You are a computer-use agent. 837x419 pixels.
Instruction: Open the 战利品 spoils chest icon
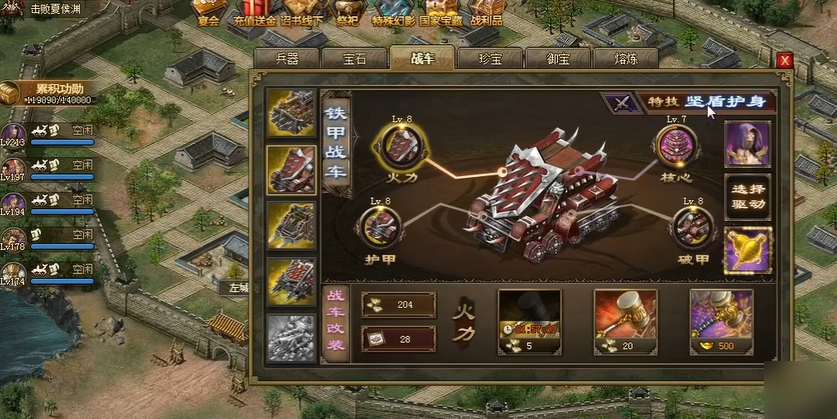[485, 10]
